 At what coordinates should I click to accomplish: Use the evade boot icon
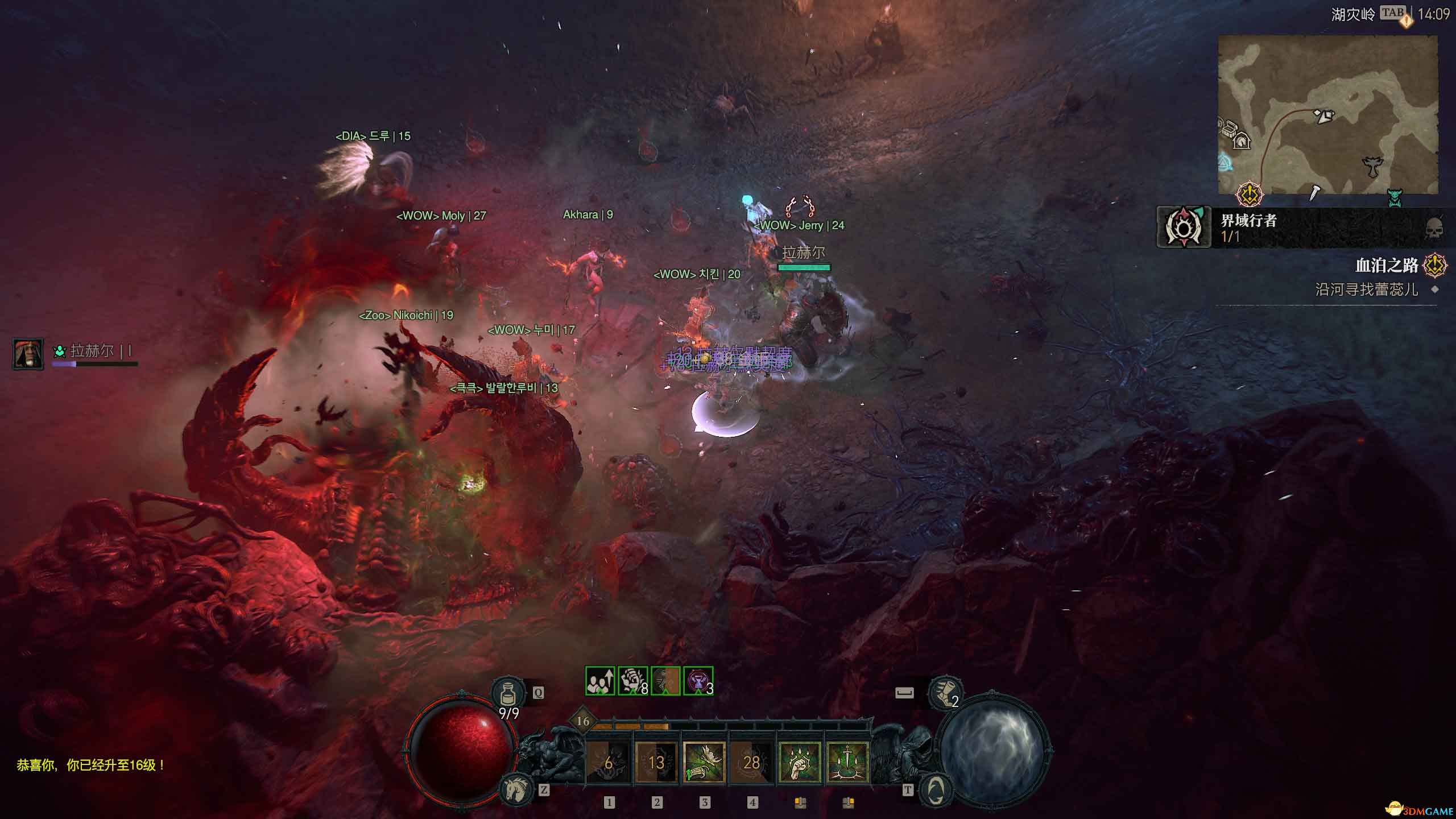946,693
